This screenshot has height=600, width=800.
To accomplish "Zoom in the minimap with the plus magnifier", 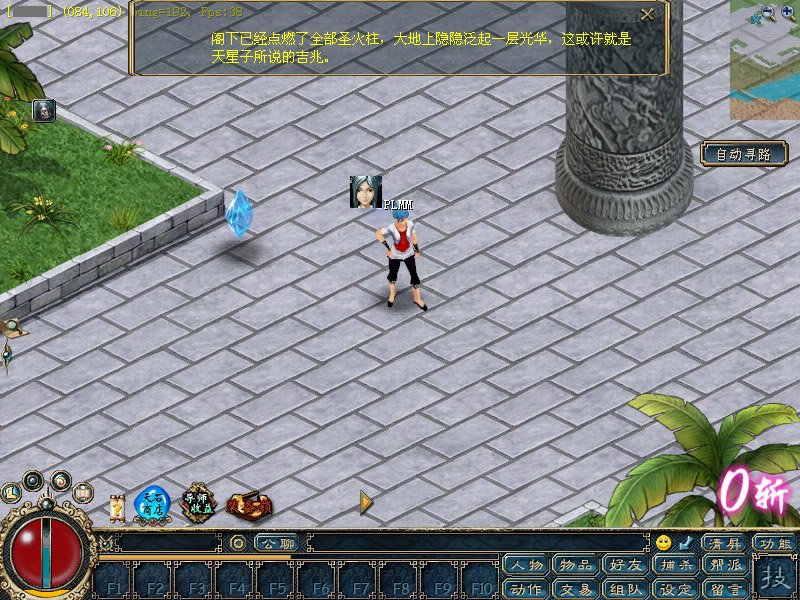I will (x=787, y=13).
